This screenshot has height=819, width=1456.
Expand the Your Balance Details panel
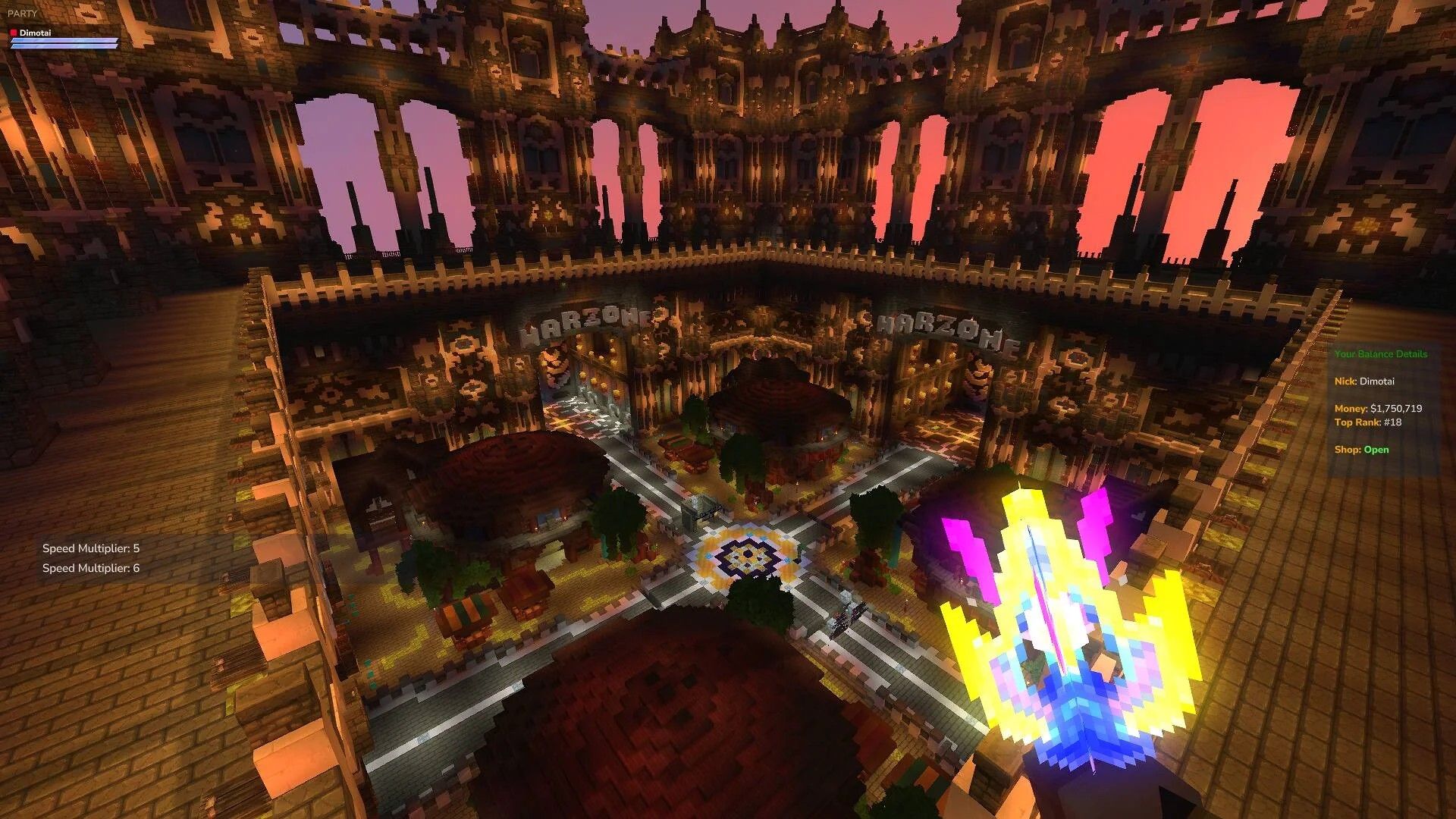pyautogui.click(x=1382, y=353)
